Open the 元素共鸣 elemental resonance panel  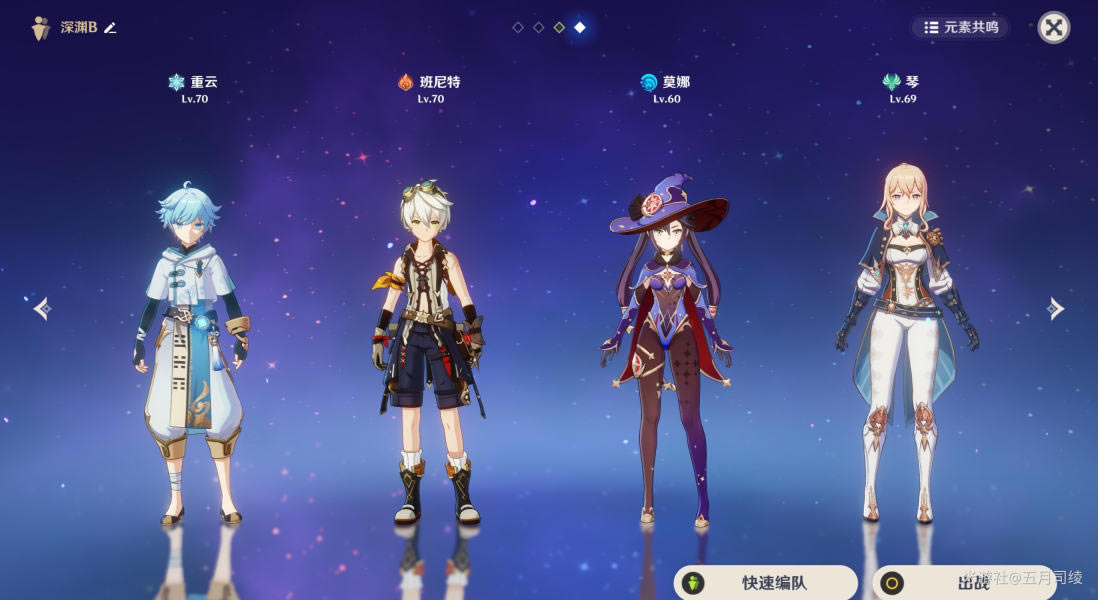(x=961, y=28)
